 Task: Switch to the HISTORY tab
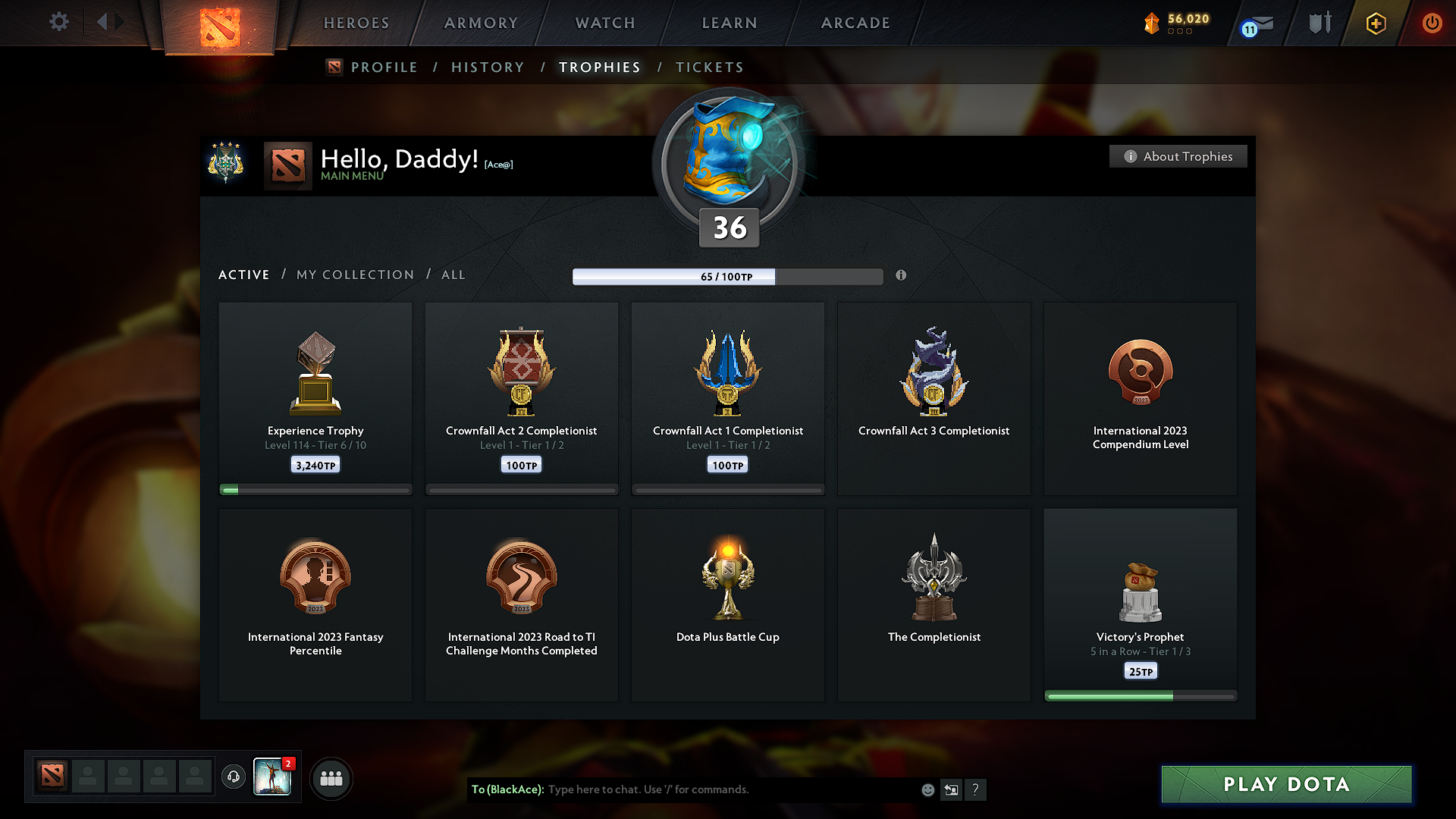coord(488,67)
